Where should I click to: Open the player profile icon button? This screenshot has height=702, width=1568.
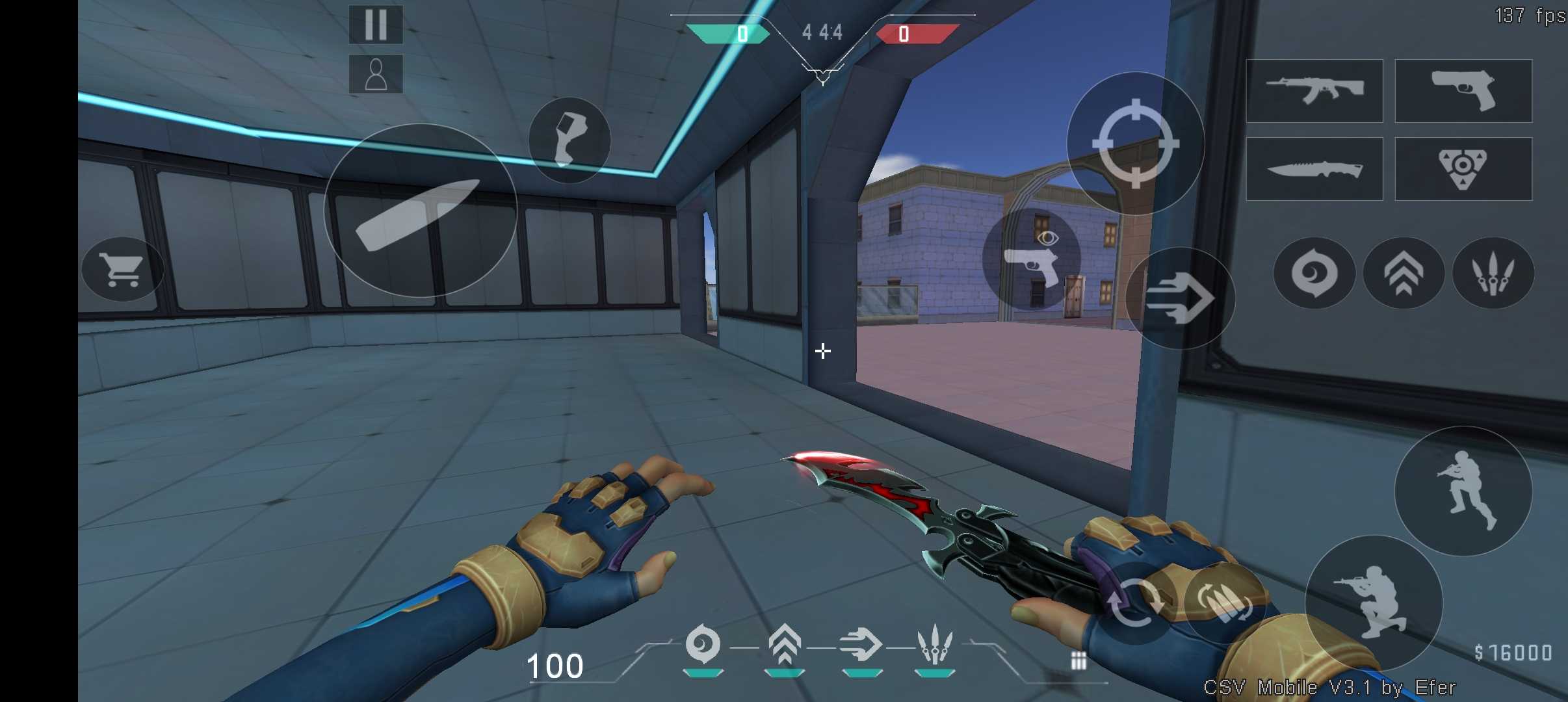pos(376,74)
